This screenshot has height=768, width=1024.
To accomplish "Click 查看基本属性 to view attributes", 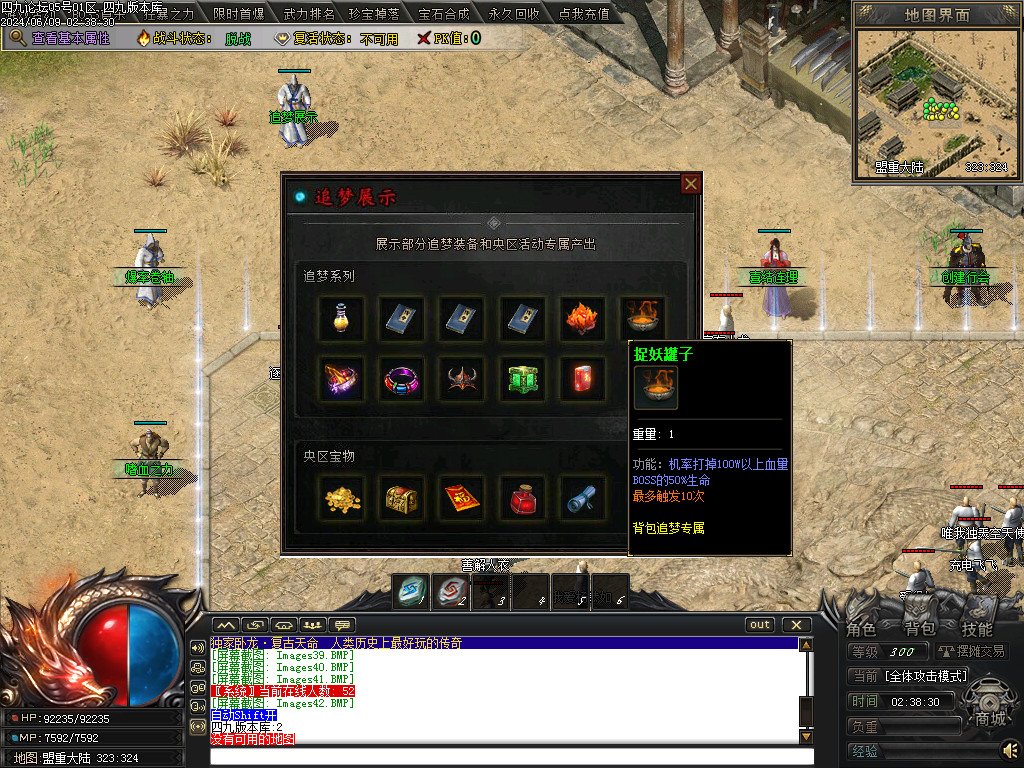I will pyautogui.click(x=68, y=38).
